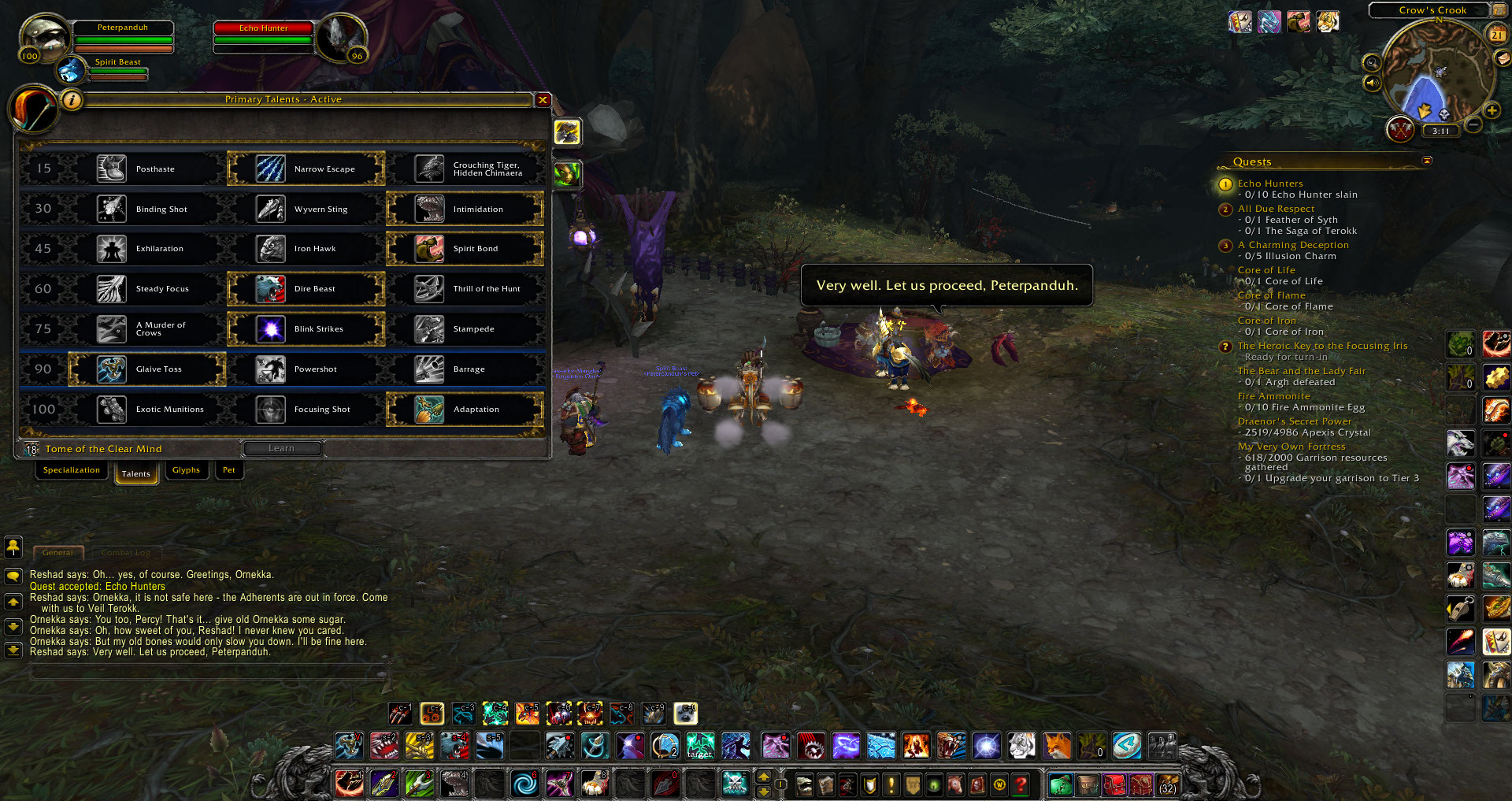Choose the Dire Beast talent

point(306,289)
